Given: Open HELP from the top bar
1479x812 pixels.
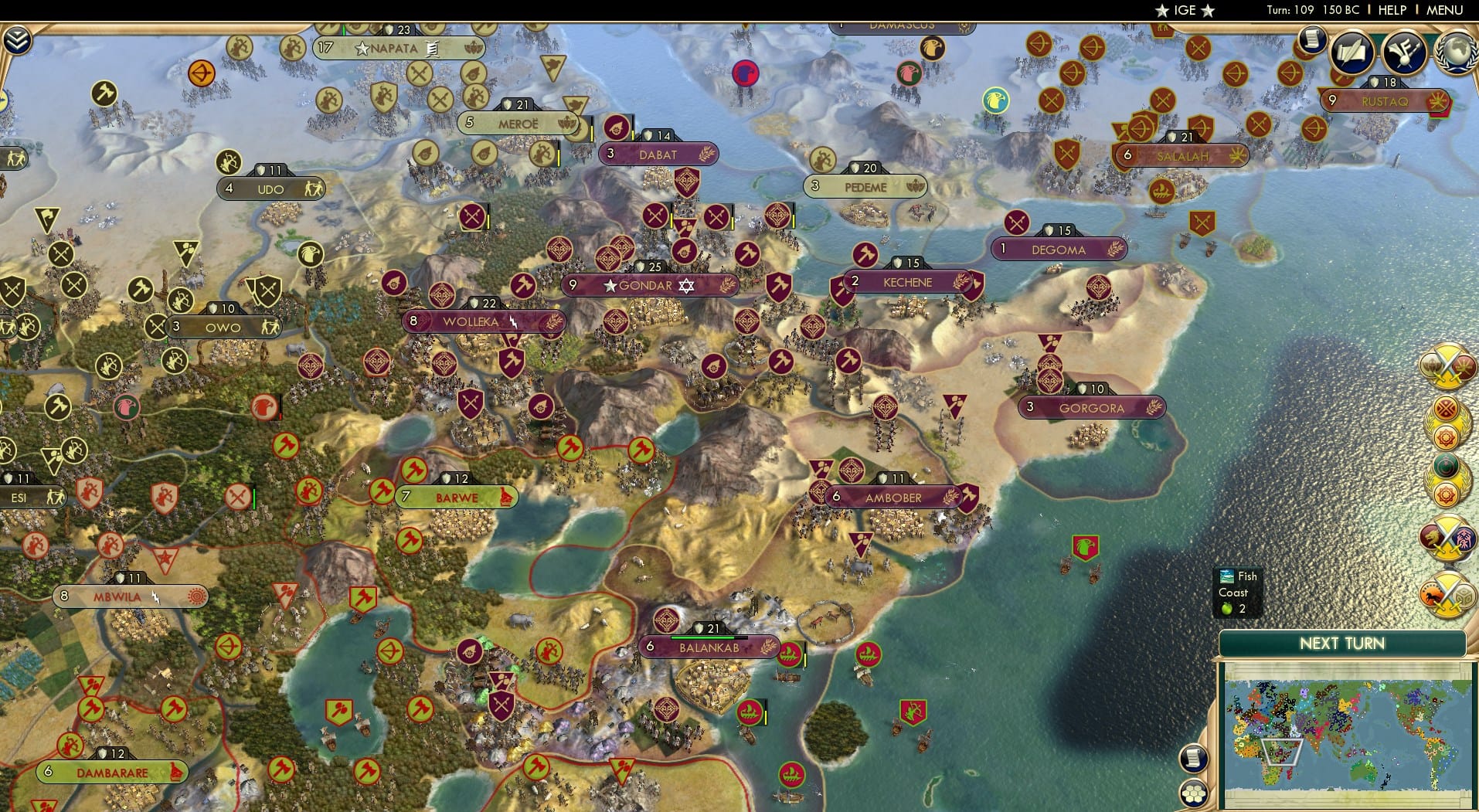Looking at the screenshot, I should click(x=1392, y=10).
